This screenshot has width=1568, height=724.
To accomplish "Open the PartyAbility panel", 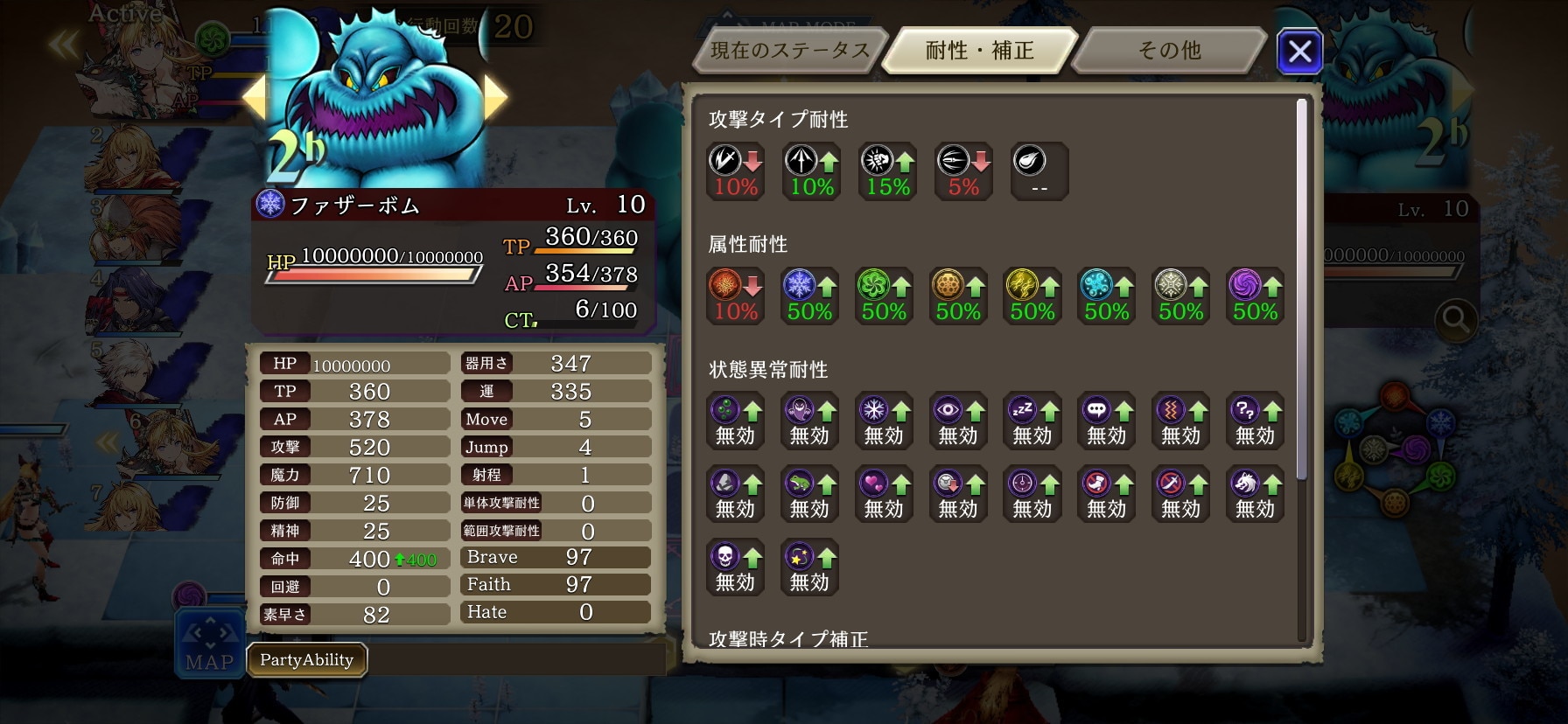I will [x=306, y=660].
